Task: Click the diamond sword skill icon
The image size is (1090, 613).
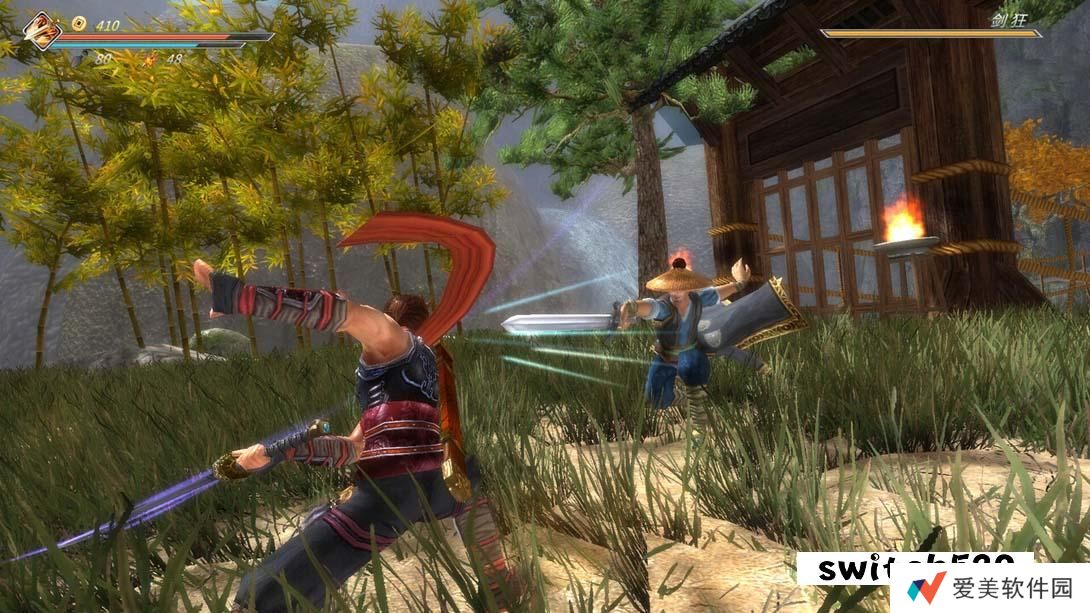Action: 41,30
